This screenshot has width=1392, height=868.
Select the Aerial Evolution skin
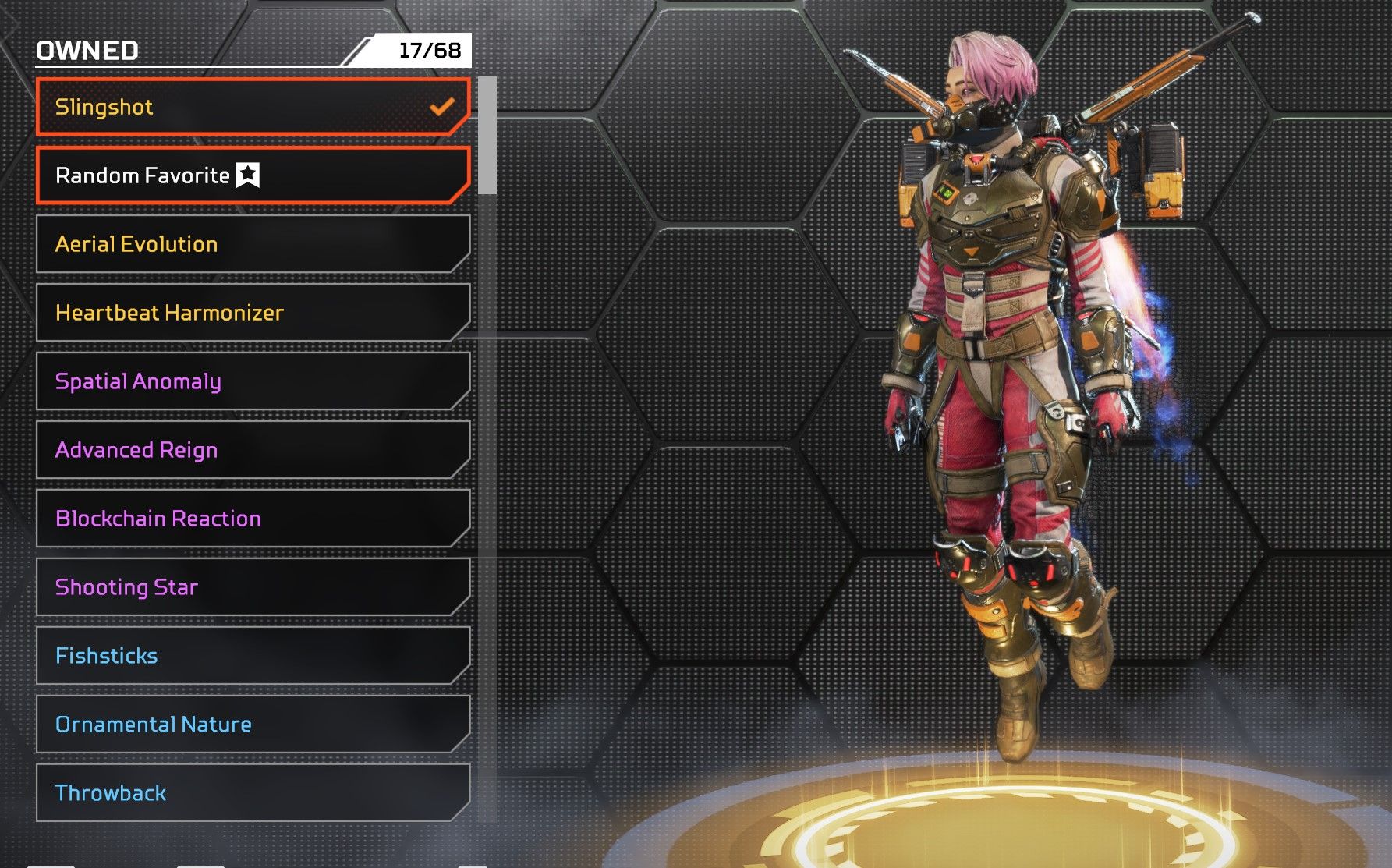pyautogui.click(x=253, y=244)
